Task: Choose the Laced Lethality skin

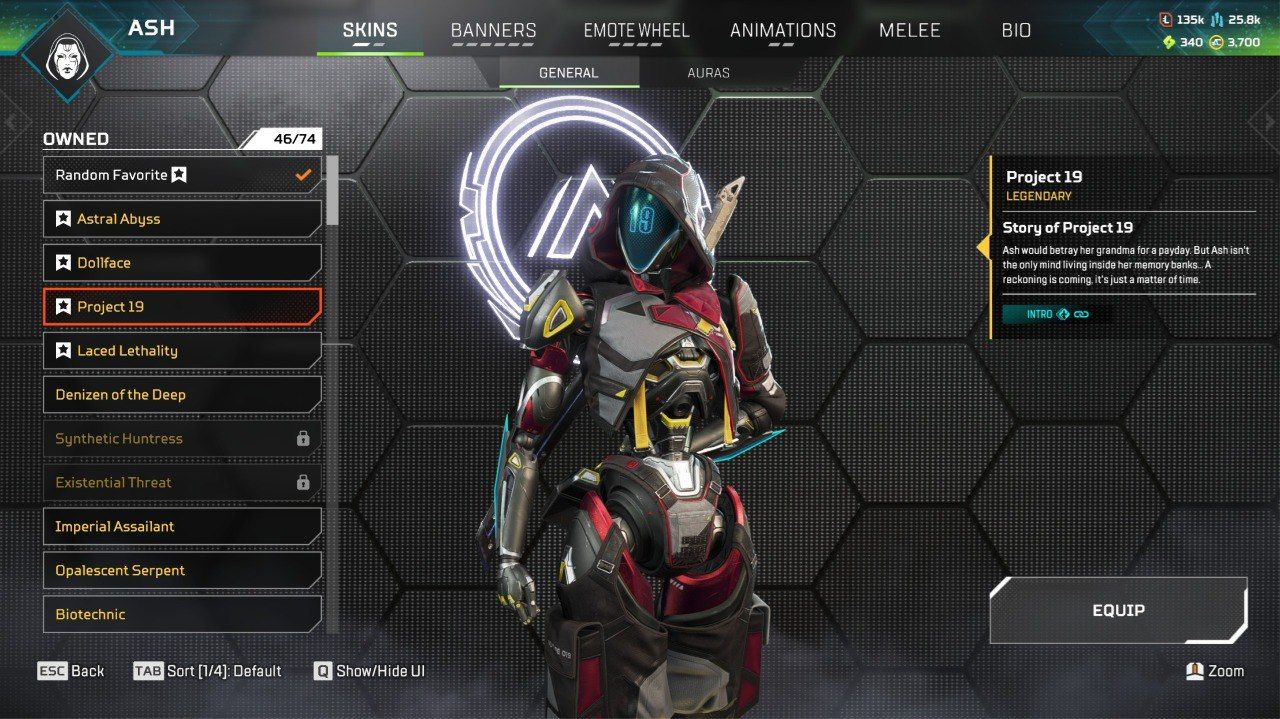Action: (x=182, y=351)
